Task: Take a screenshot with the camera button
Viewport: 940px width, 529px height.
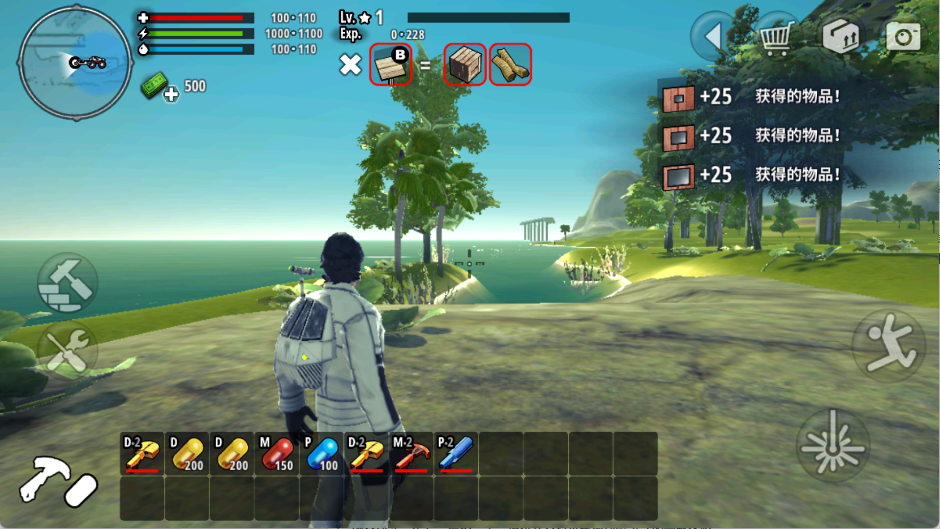Action: tap(903, 37)
